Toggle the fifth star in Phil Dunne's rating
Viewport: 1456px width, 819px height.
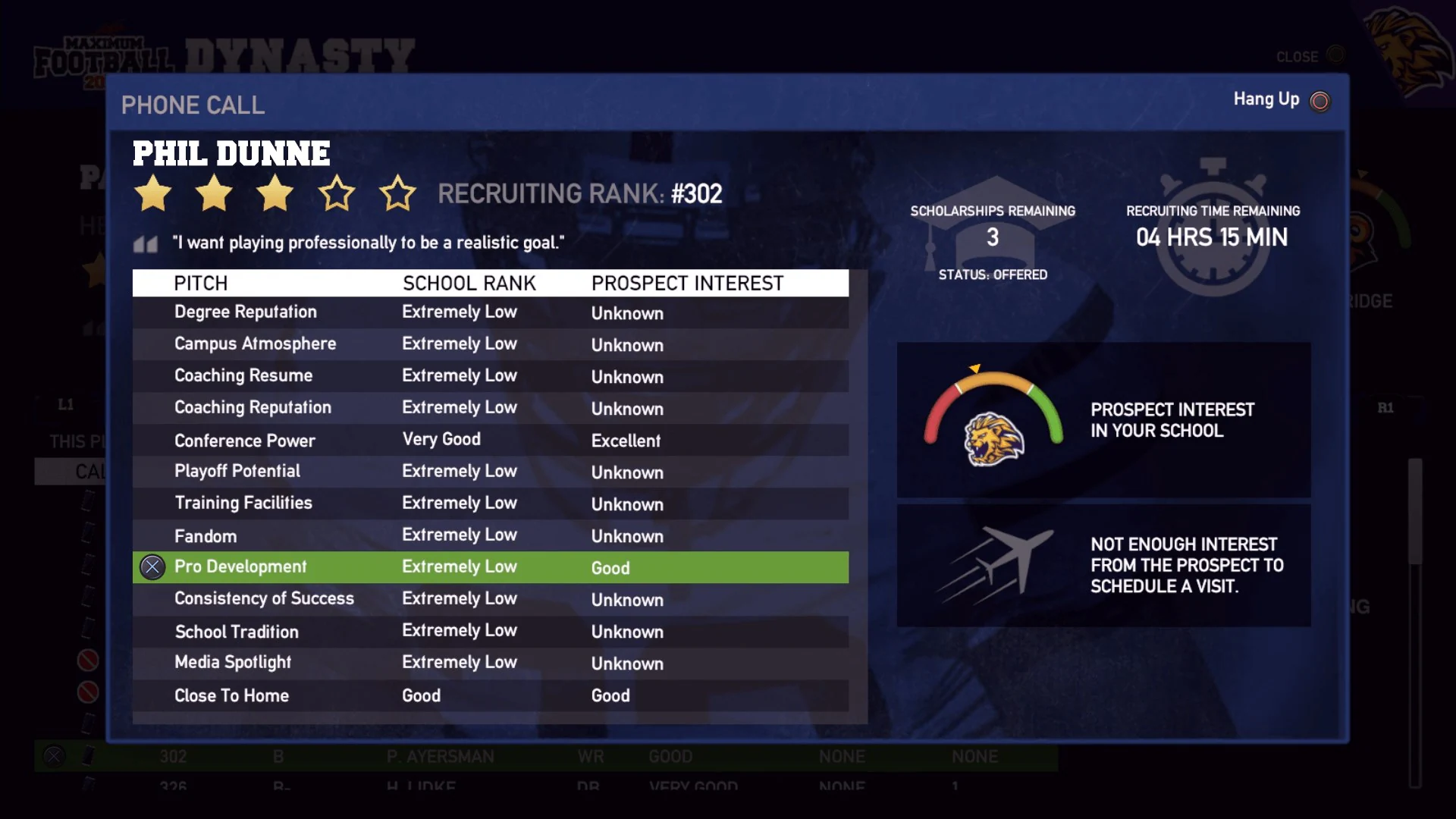399,194
